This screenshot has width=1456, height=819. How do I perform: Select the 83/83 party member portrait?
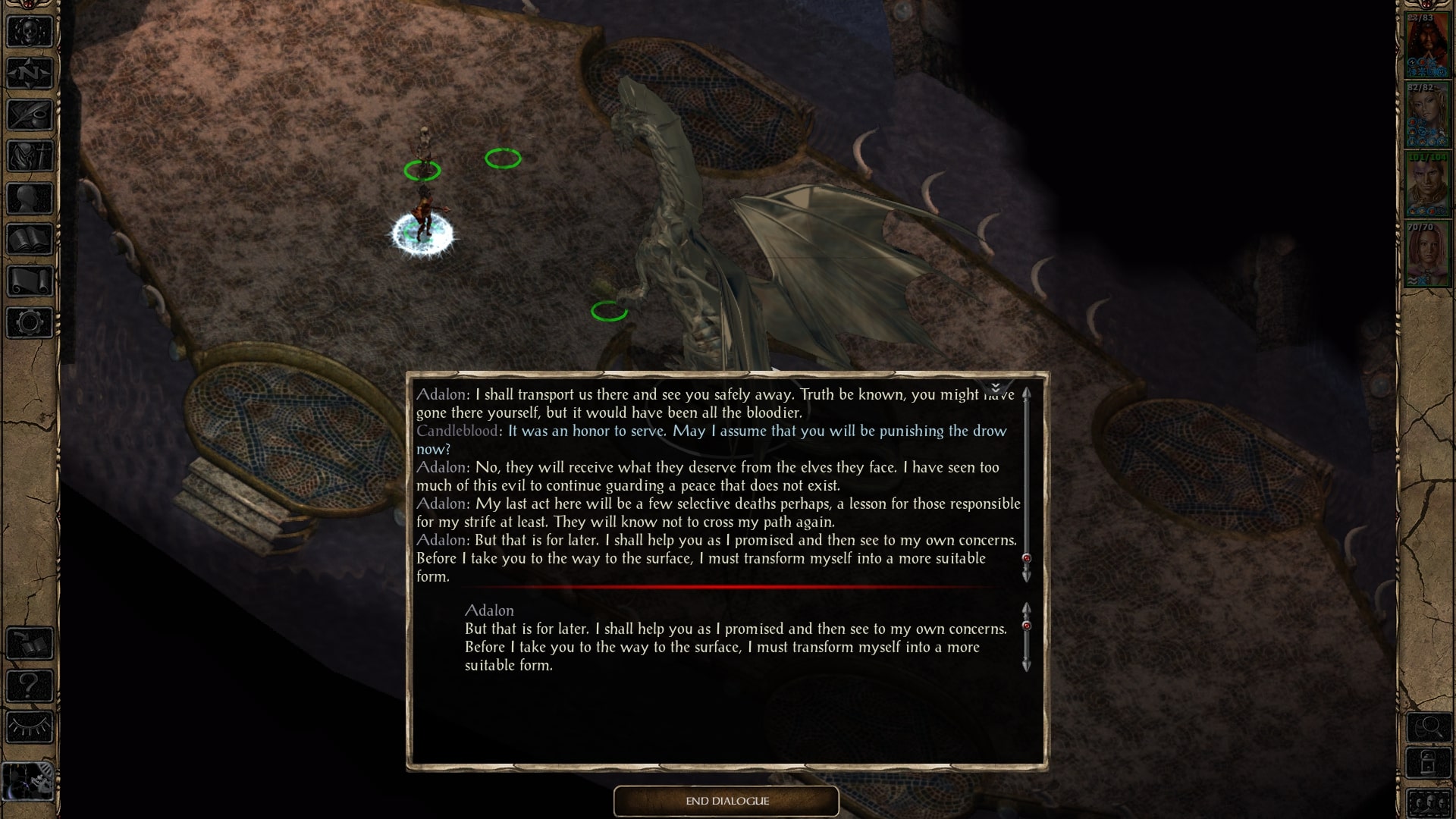point(1429,42)
